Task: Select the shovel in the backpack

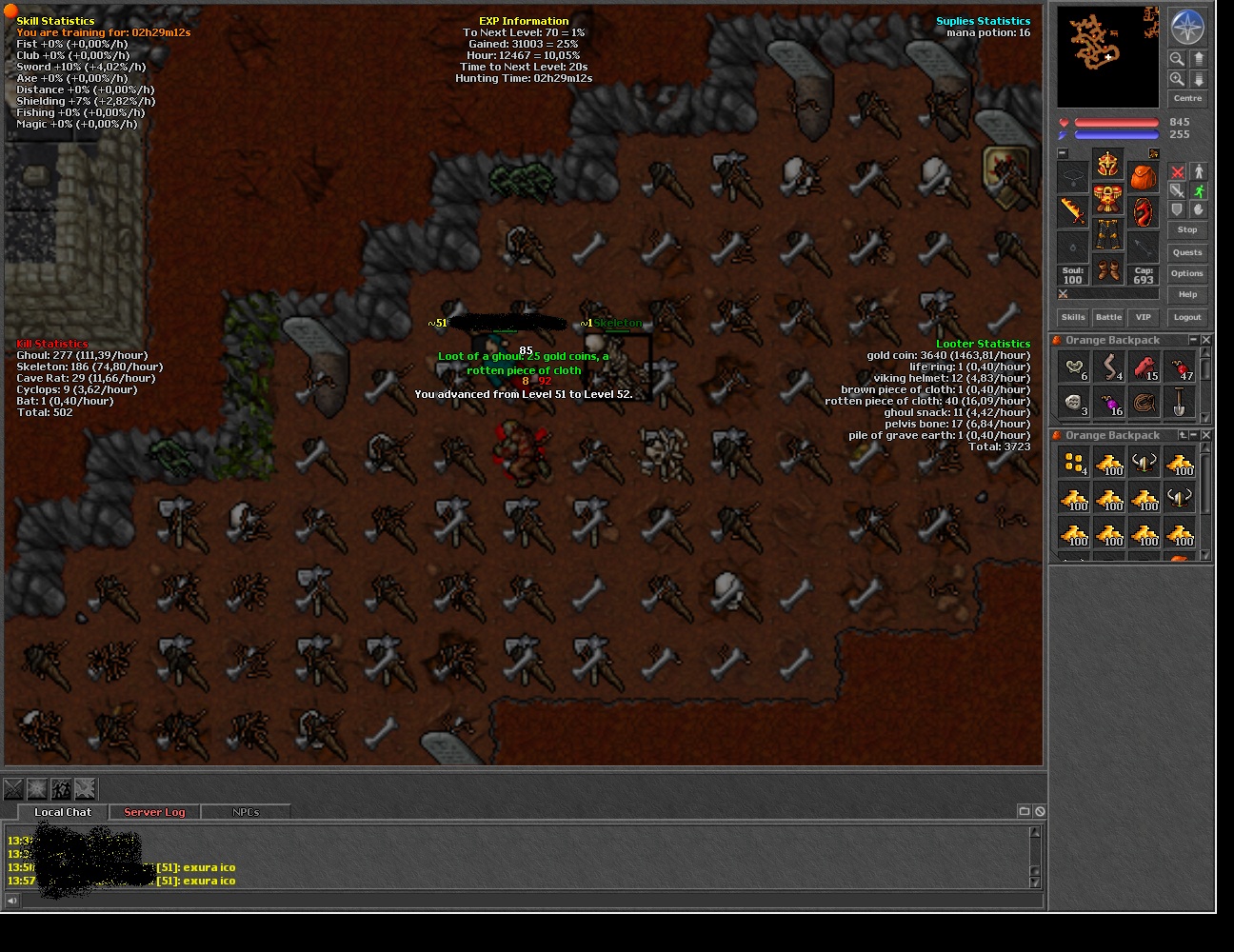Action: pyautogui.click(x=1179, y=403)
